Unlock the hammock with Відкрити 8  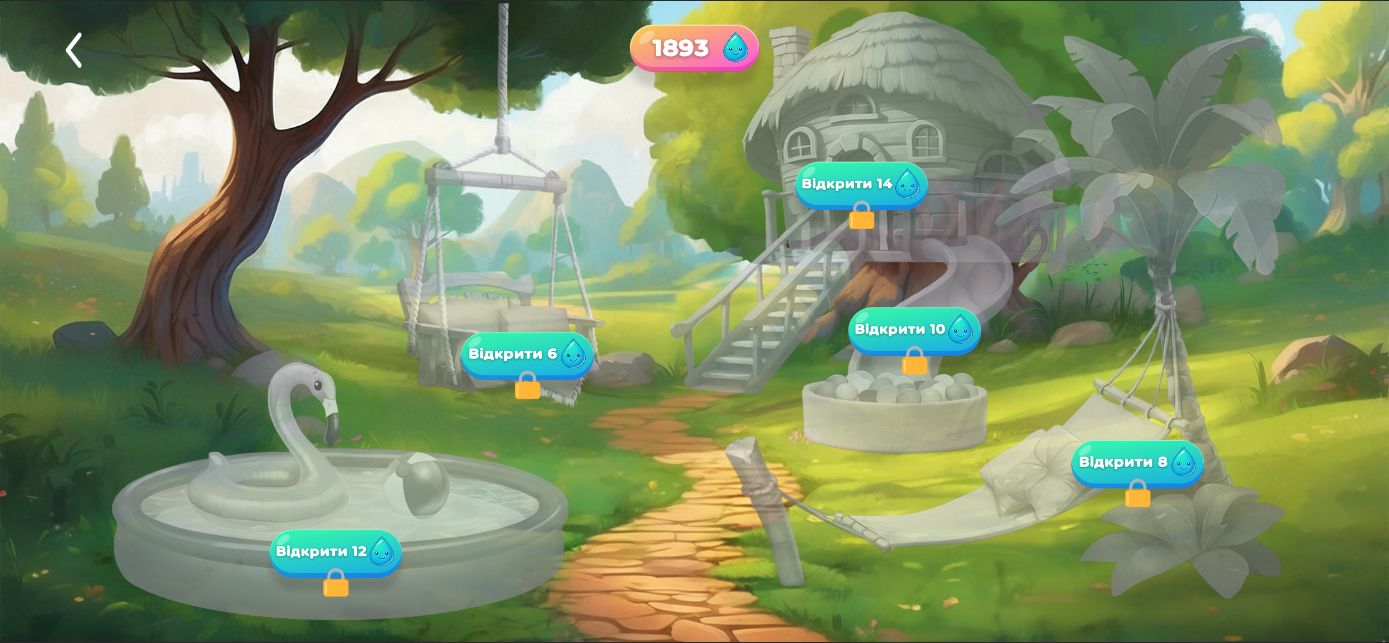coord(1137,462)
